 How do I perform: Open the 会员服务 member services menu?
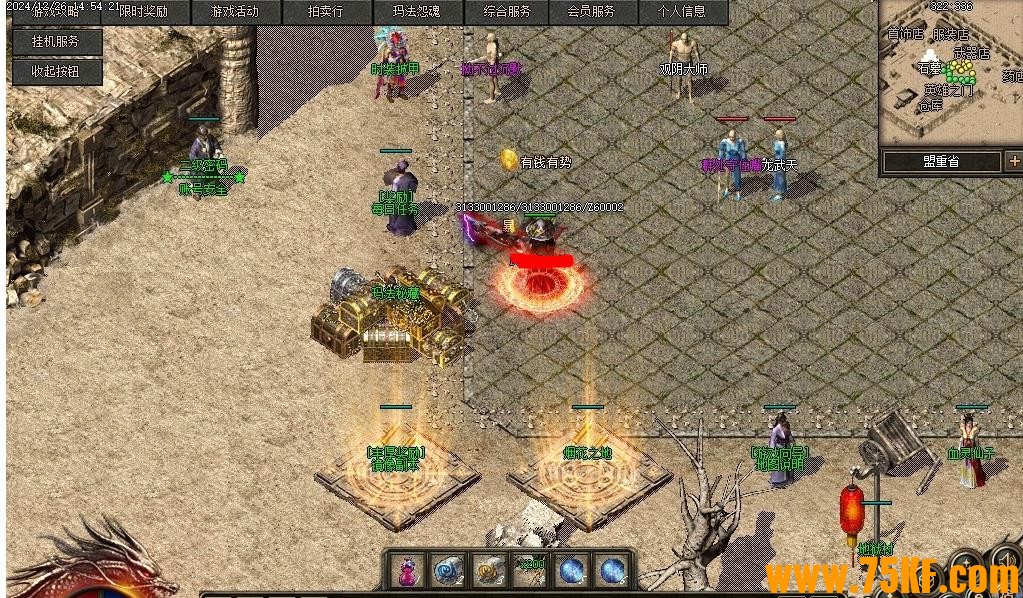click(591, 12)
